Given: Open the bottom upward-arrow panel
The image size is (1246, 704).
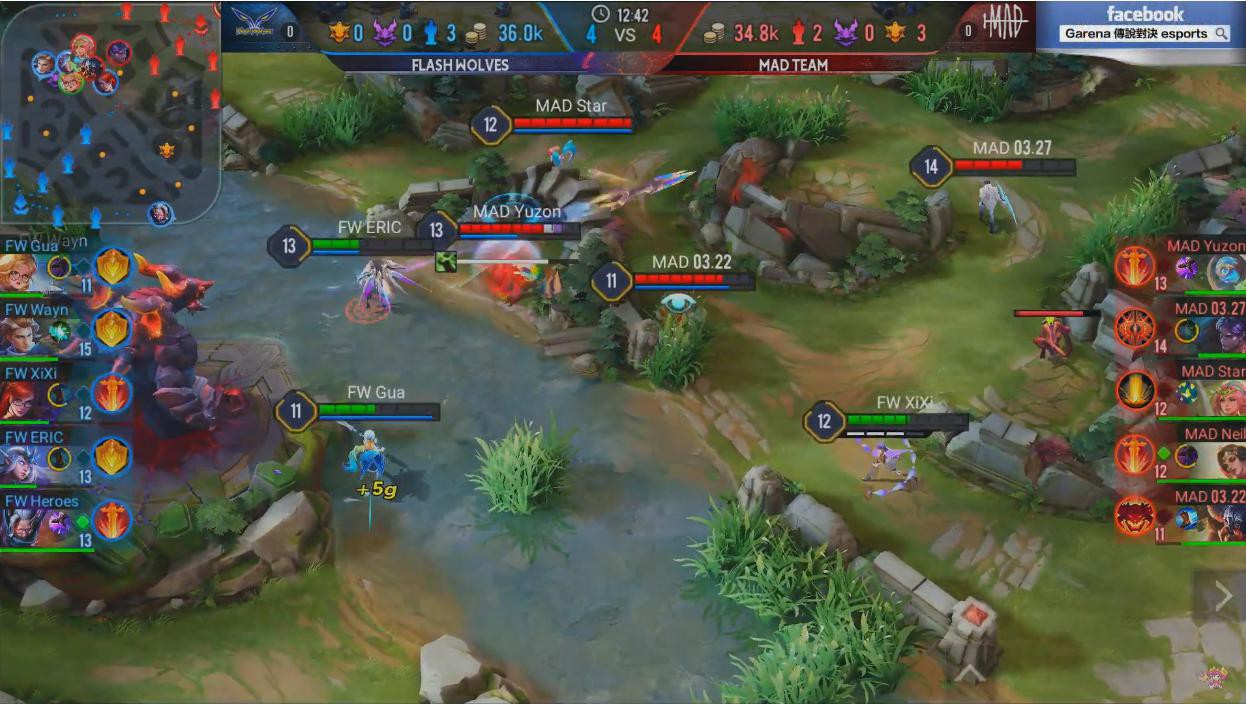Looking at the screenshot, I should [968, 675].
